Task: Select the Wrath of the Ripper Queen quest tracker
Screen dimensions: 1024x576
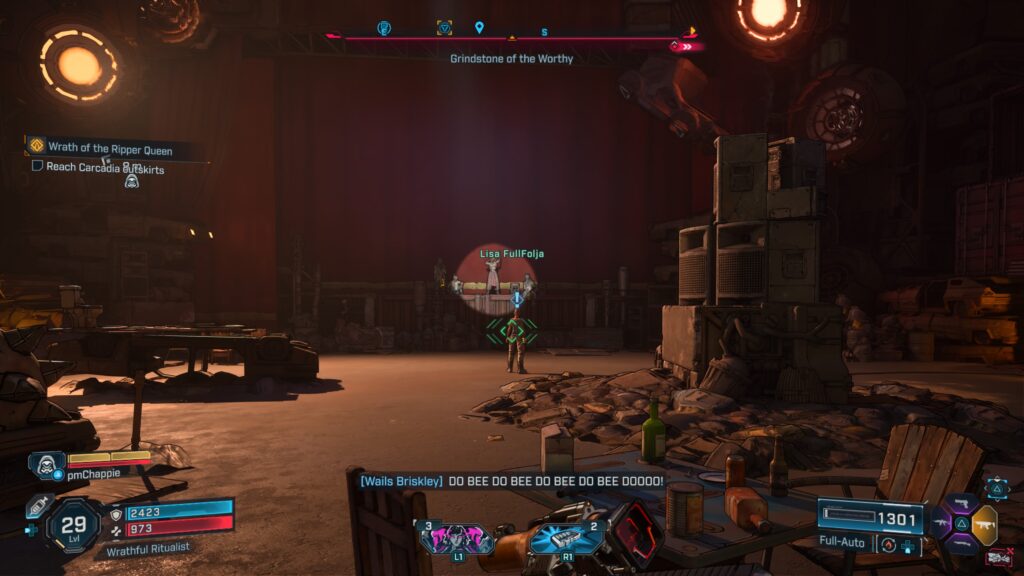Action: coord(110,150)
